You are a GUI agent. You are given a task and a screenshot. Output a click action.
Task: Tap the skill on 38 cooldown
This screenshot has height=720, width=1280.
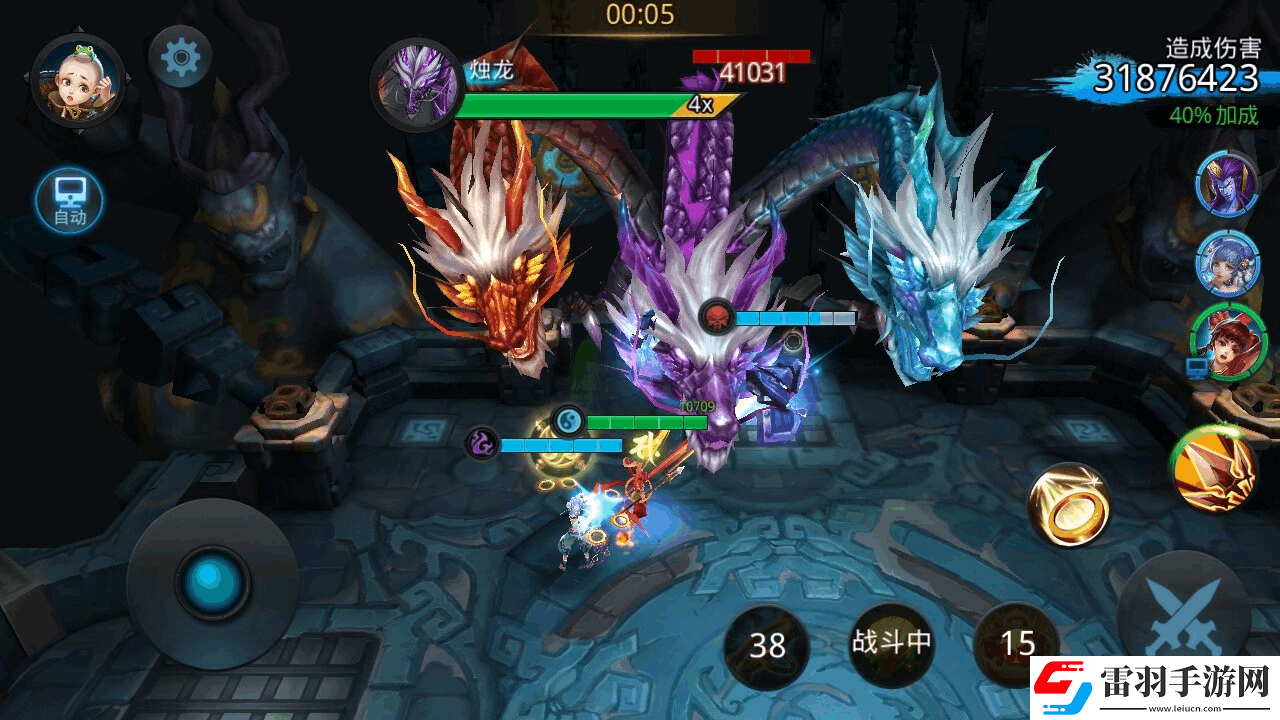[x=767, y=646]
